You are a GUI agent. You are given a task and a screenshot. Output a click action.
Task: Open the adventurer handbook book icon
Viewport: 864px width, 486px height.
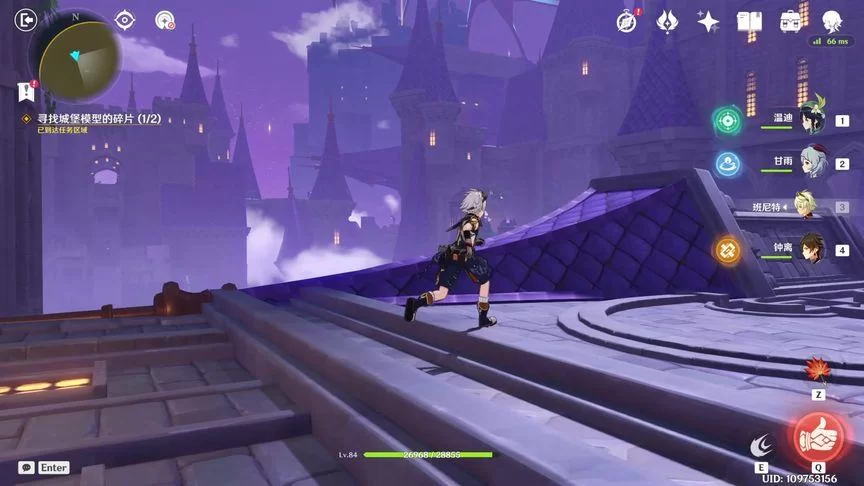point(749,21)
